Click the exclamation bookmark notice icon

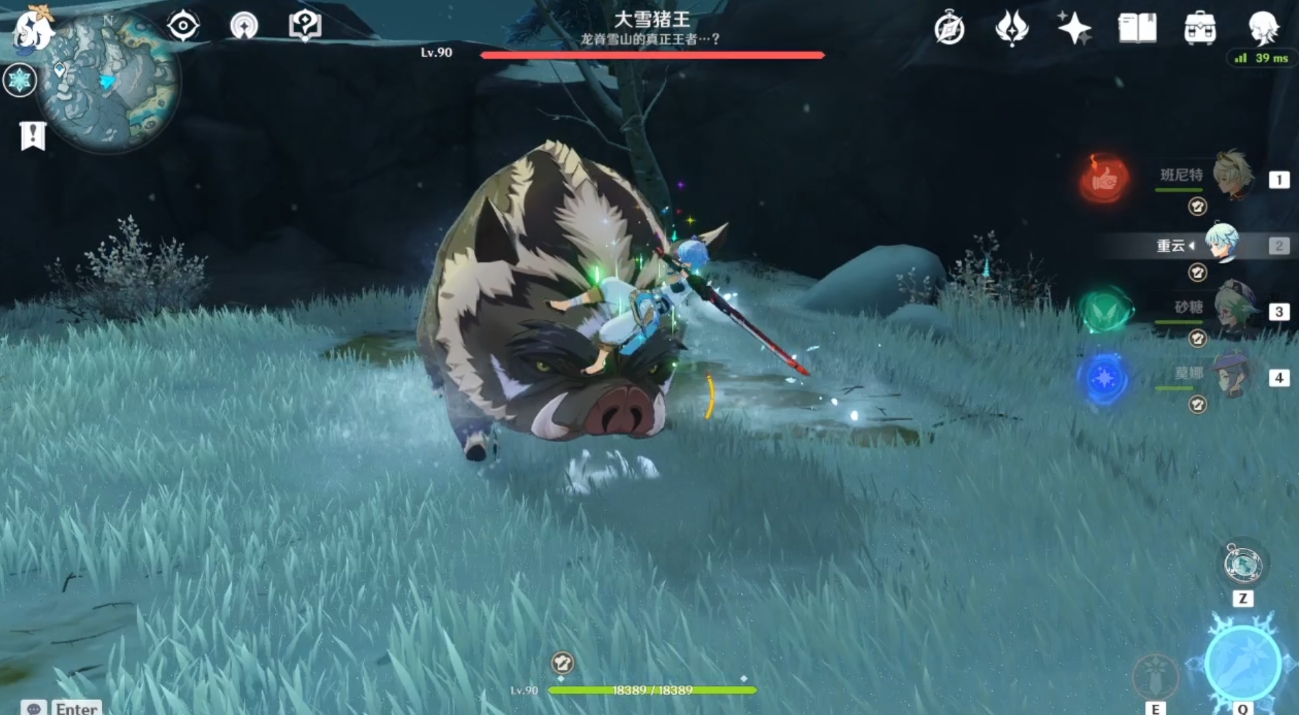(x=33, y=135)
